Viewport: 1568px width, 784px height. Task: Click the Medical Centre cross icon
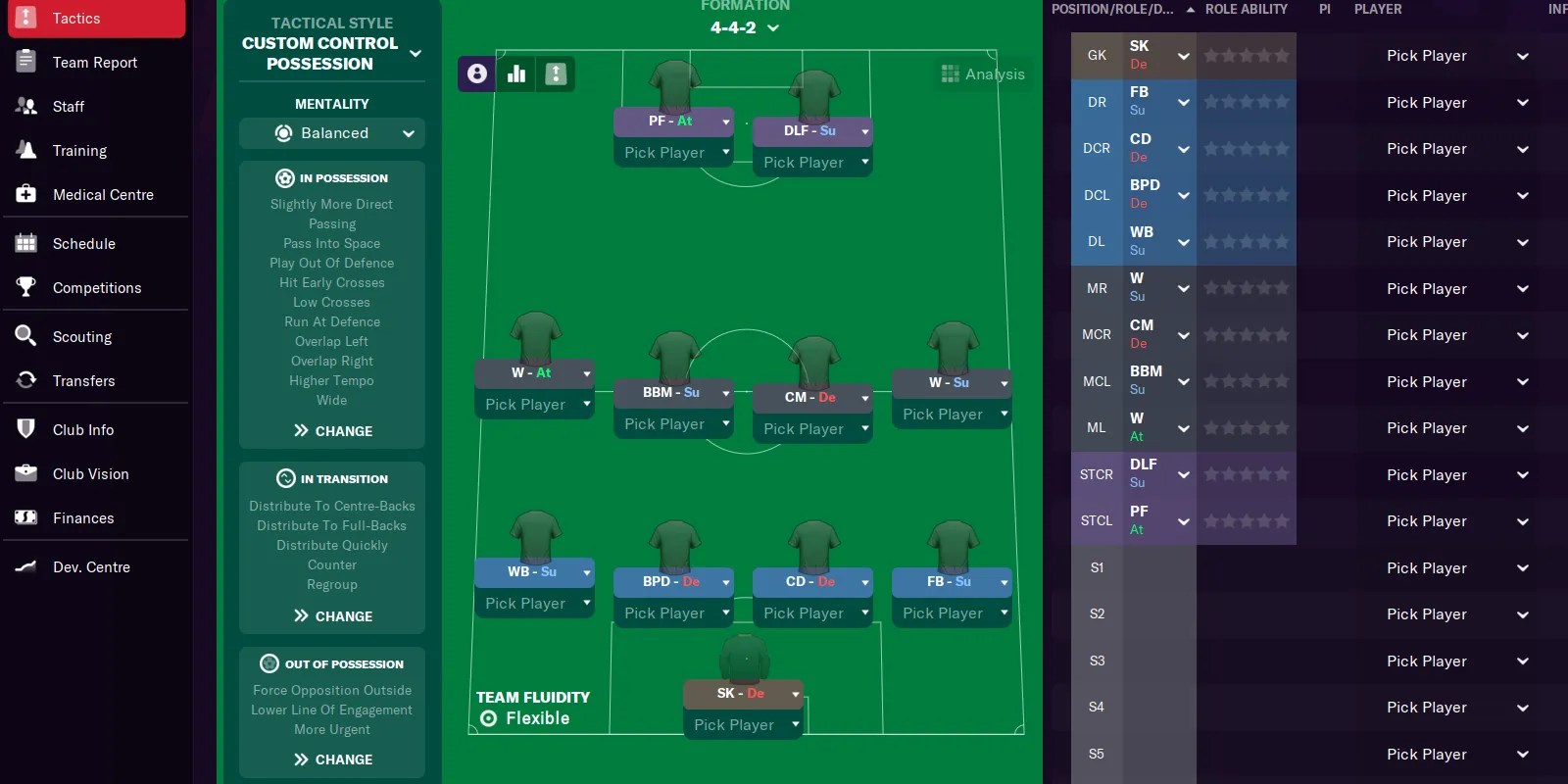coord(25,194)
